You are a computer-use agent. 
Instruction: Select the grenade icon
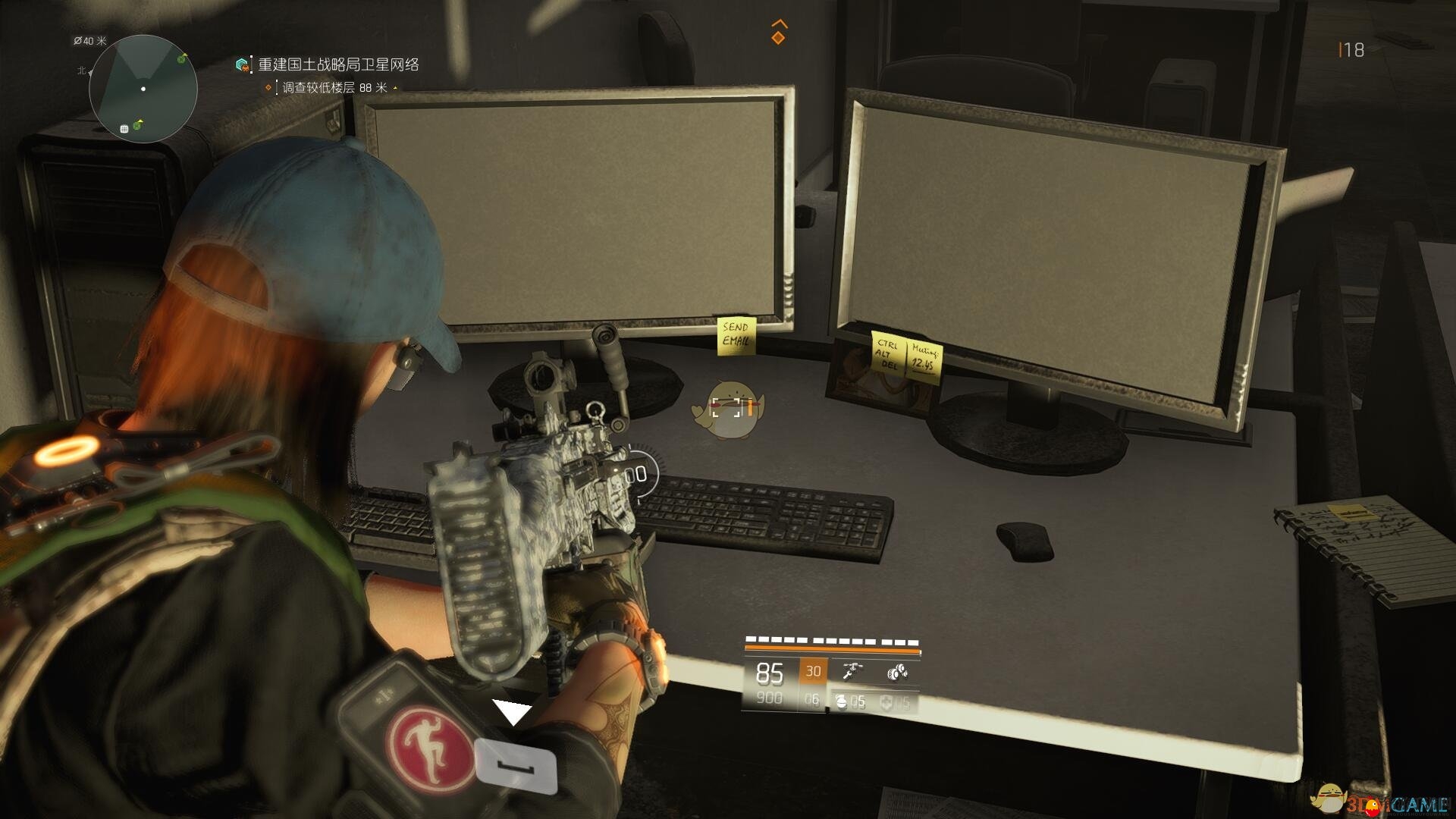click(841, 702)
